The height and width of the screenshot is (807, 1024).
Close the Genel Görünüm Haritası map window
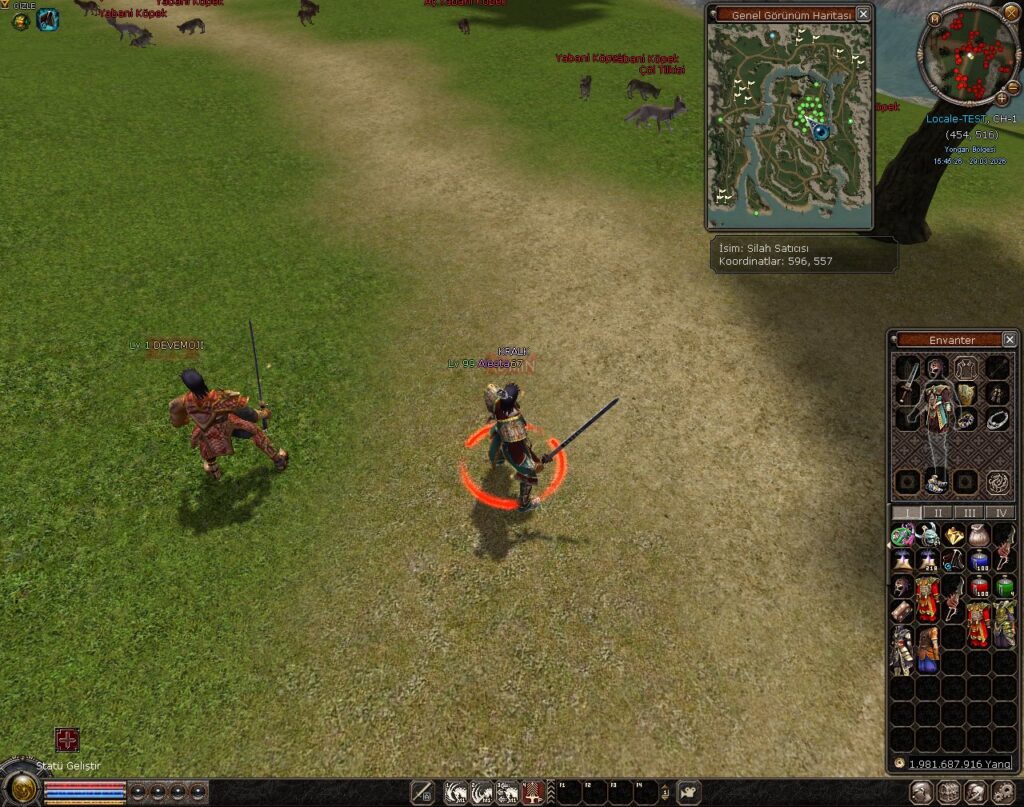pyautogui.click(x=863, y=14)
